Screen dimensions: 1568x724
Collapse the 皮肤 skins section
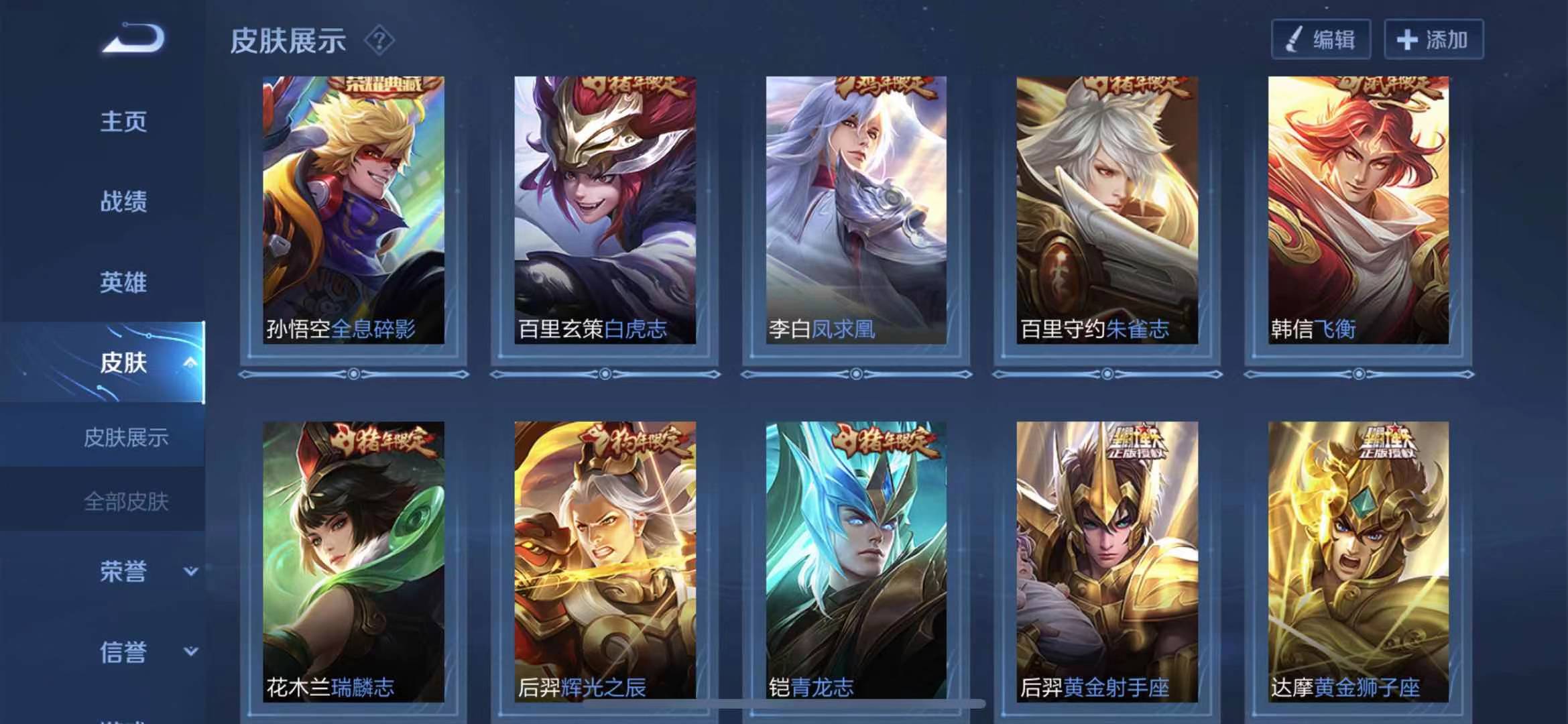(190, 363)
